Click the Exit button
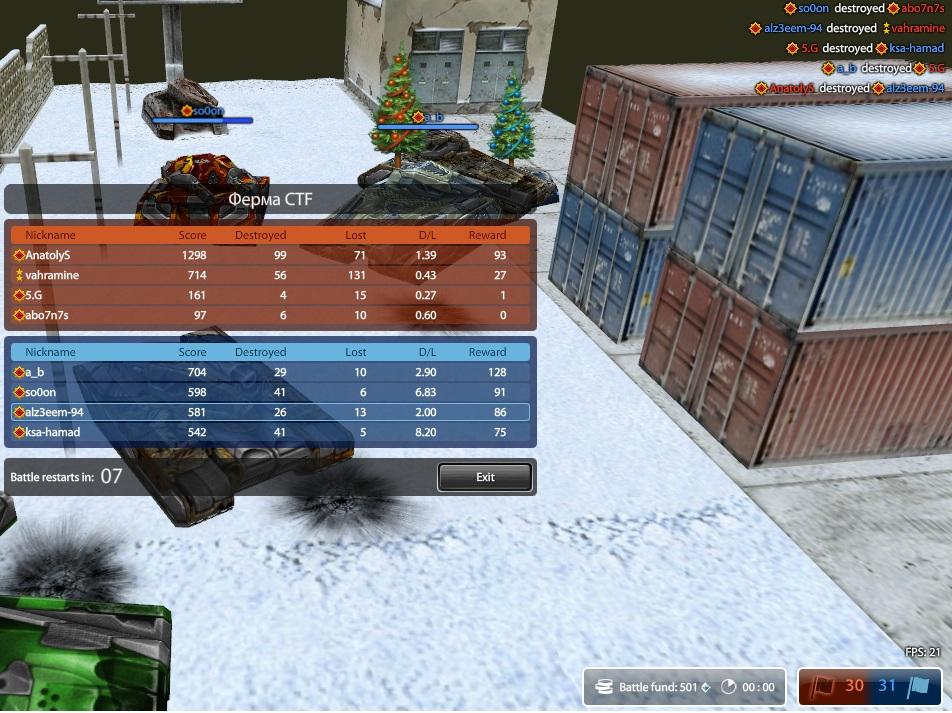This screenshot has height=713, width=952. 485,477
